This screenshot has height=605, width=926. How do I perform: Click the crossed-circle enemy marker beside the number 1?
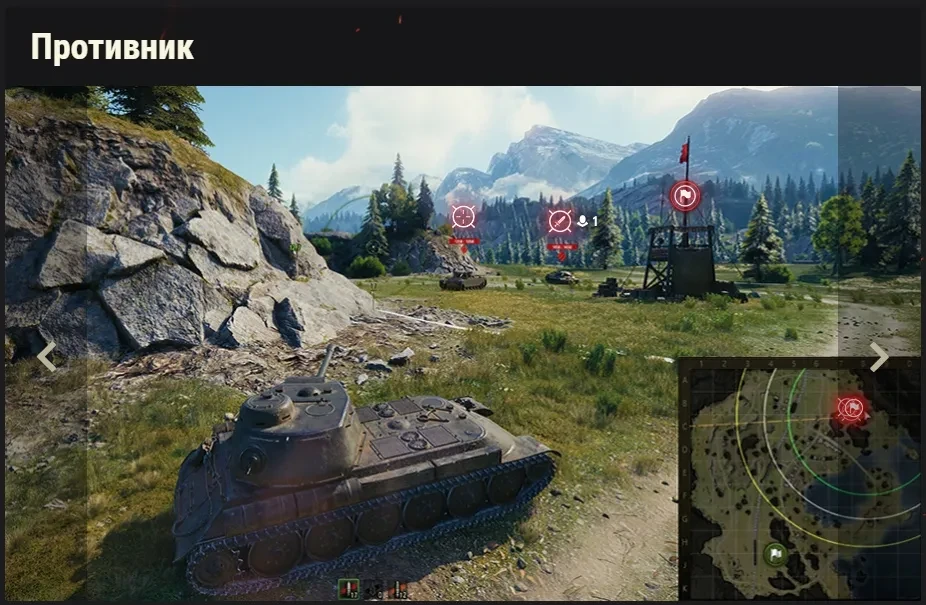click(x=560, y=221)
